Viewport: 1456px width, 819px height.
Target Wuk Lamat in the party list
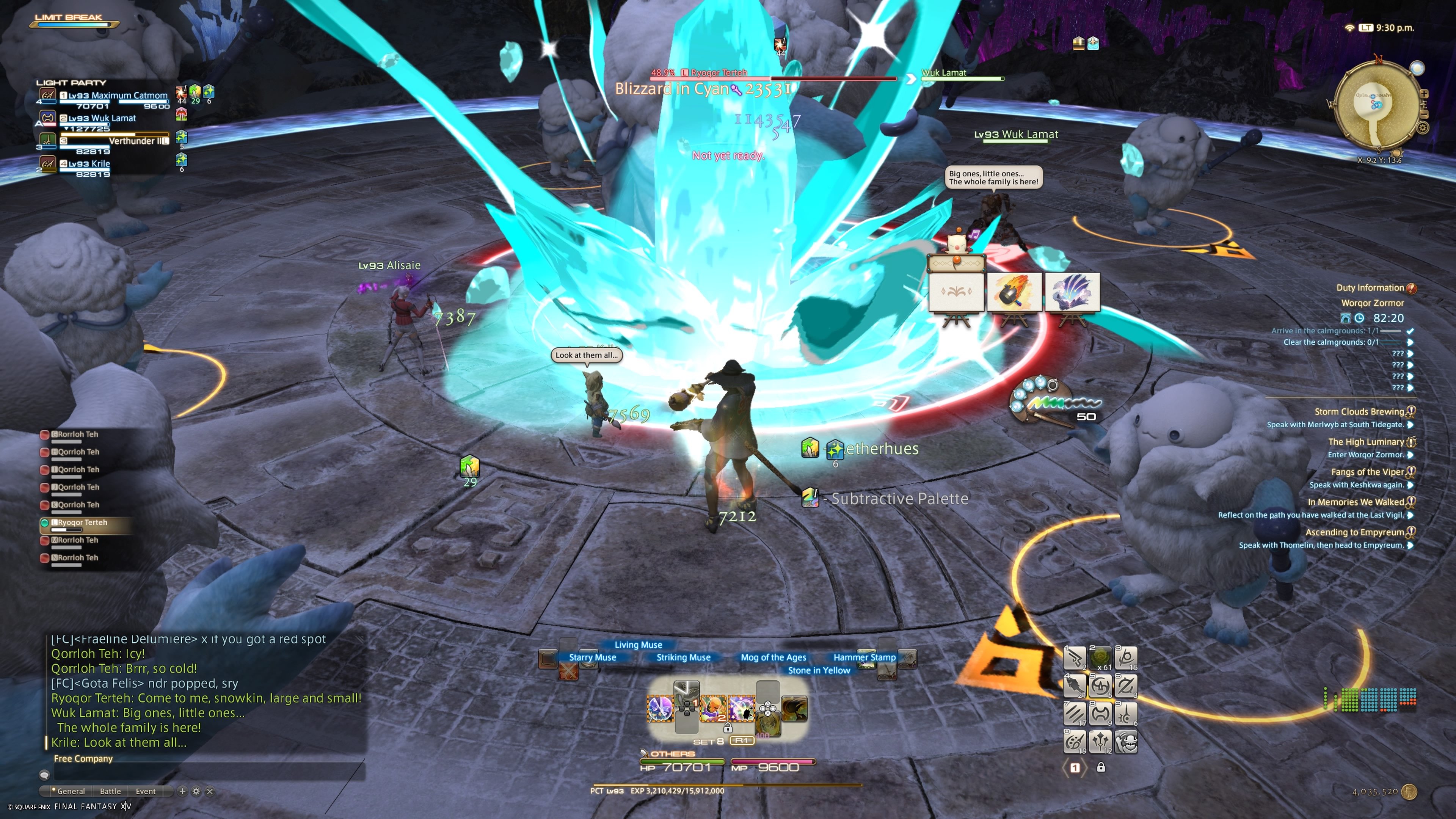click(x=102, y=119)
